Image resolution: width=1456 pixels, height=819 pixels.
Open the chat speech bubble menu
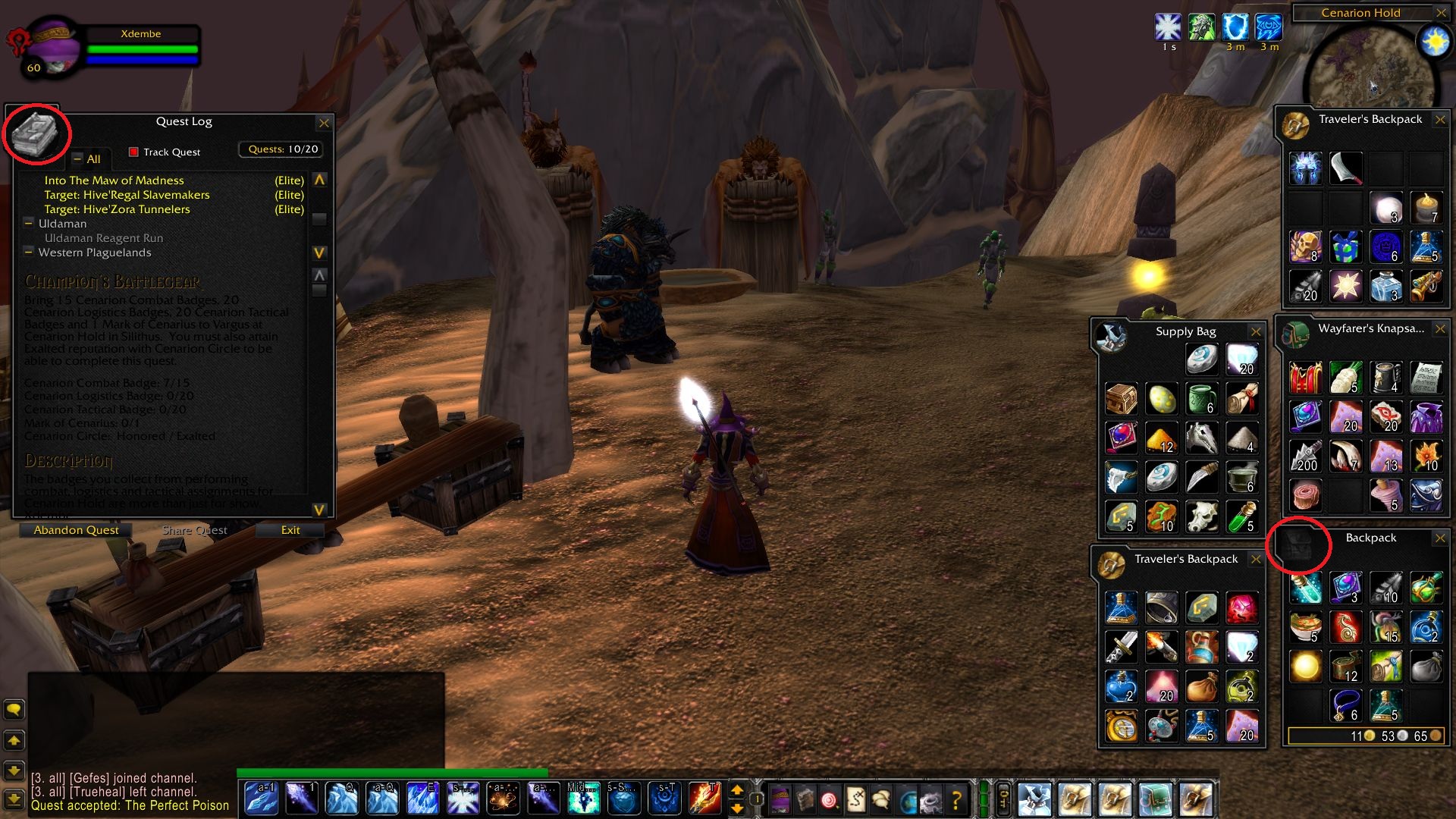coord(14,710)
